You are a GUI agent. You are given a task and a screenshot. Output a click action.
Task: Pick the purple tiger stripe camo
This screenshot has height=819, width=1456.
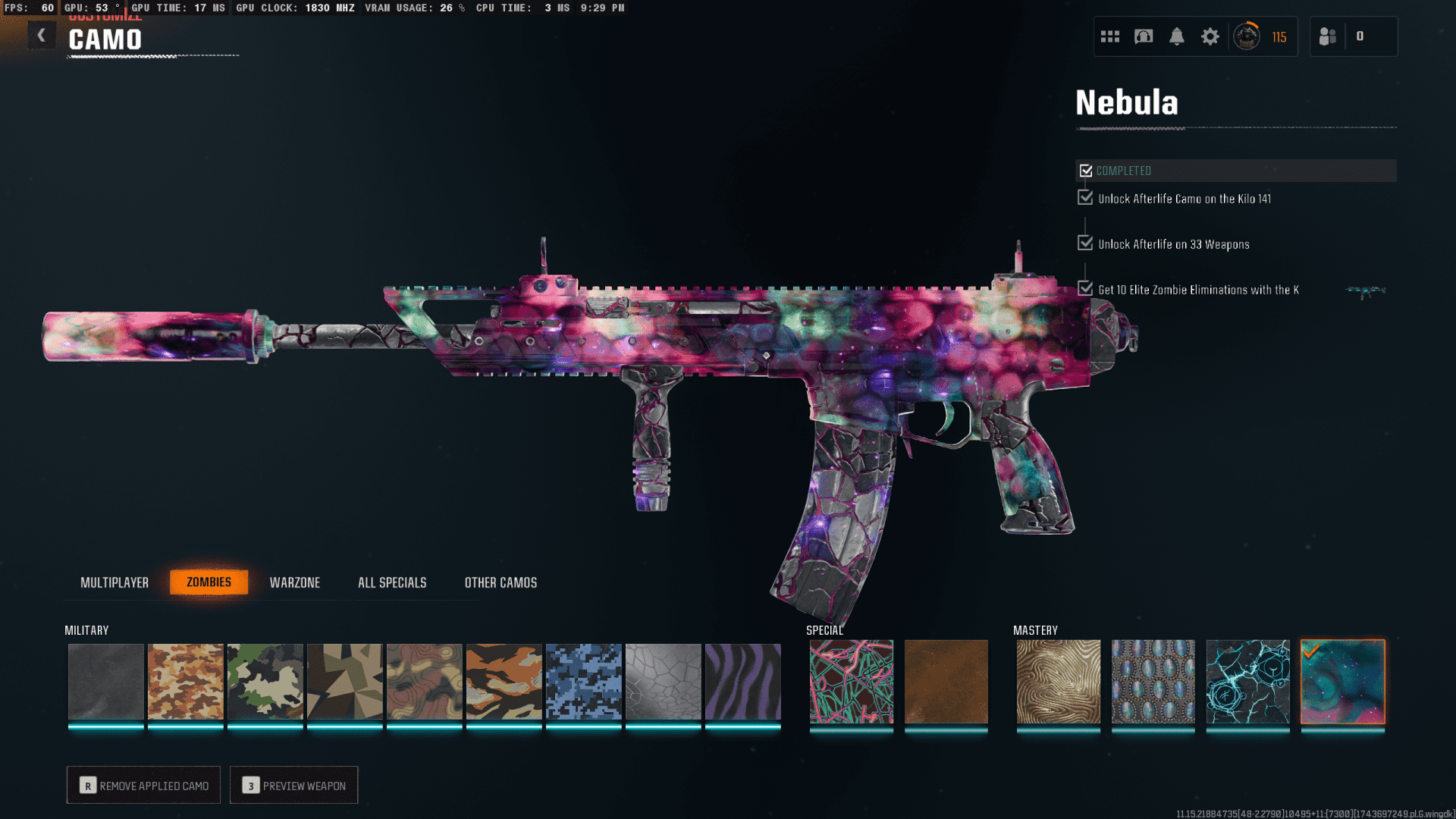click(742, 681)
